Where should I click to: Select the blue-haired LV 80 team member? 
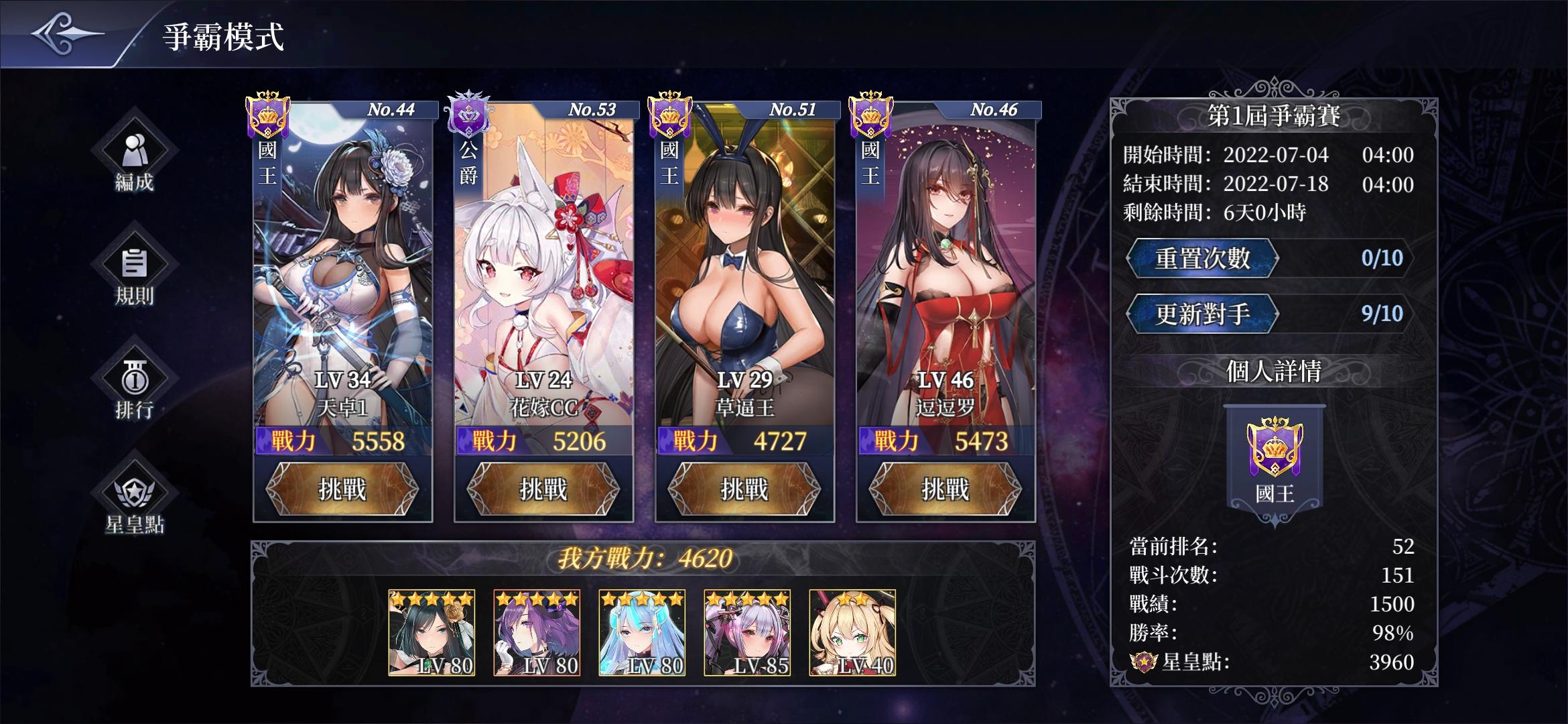click(642, 633)
